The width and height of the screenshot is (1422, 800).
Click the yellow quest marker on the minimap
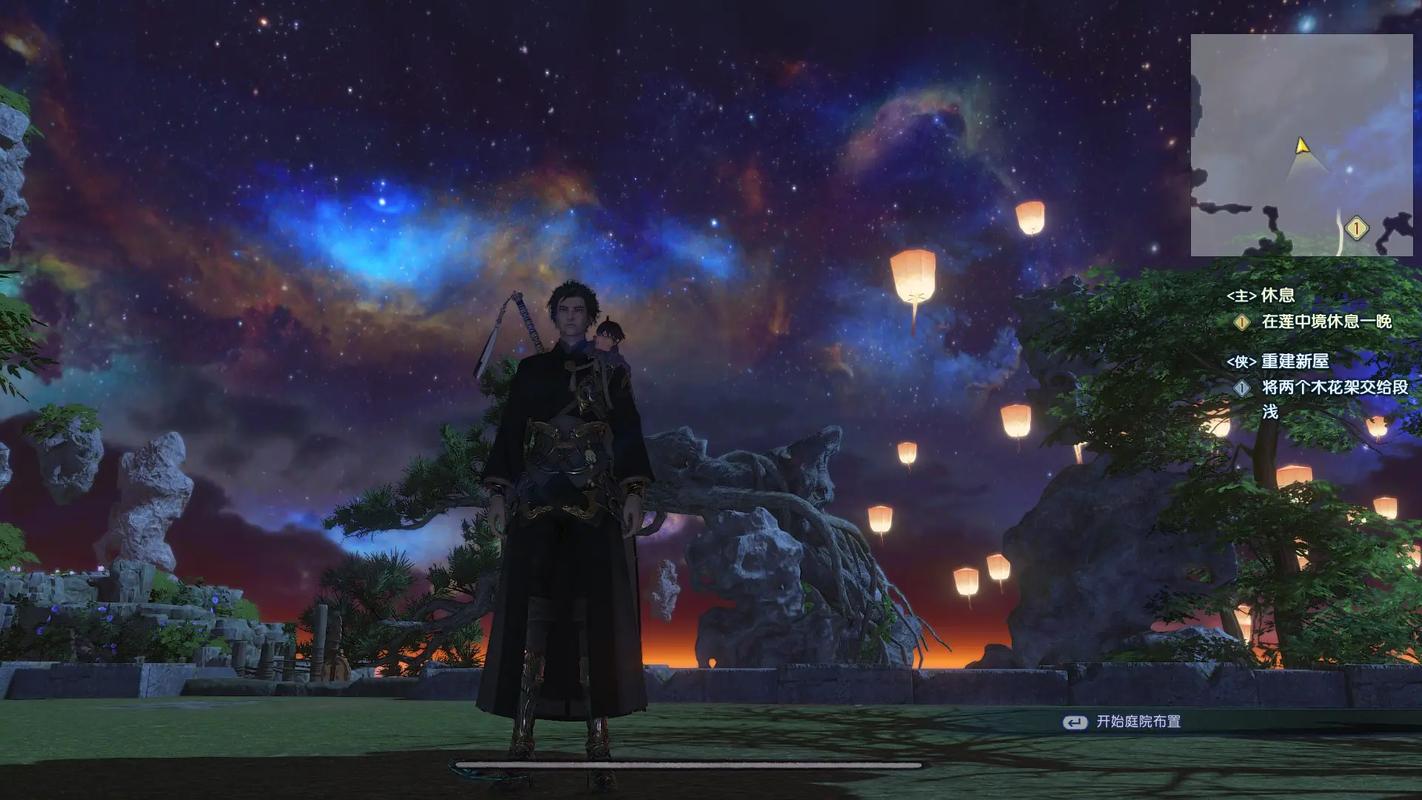pos(1356,228)
